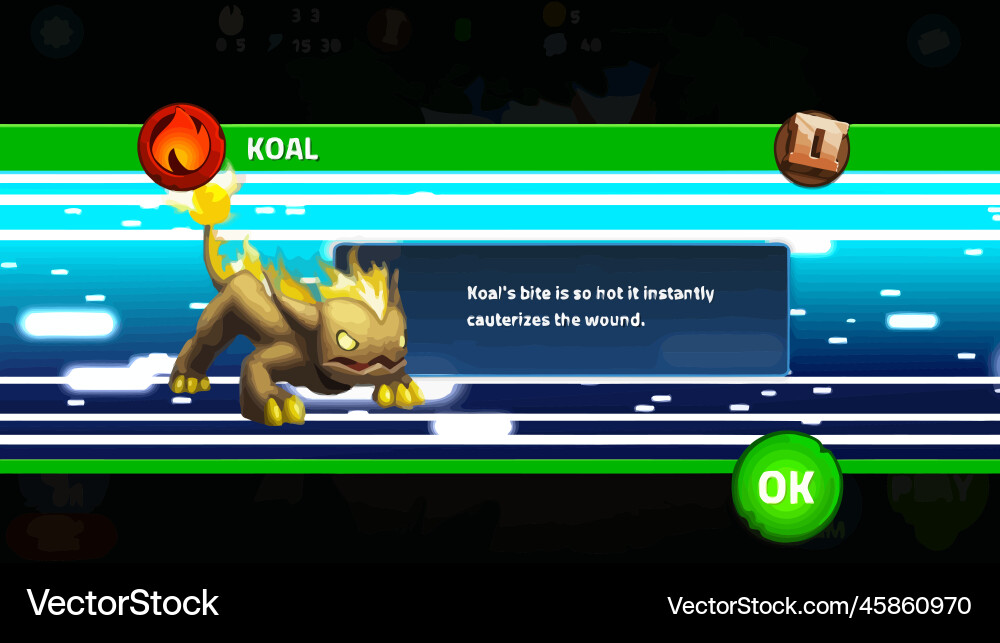Tap the red fire element icon
1000x643 pixels.
pos(181,147)
